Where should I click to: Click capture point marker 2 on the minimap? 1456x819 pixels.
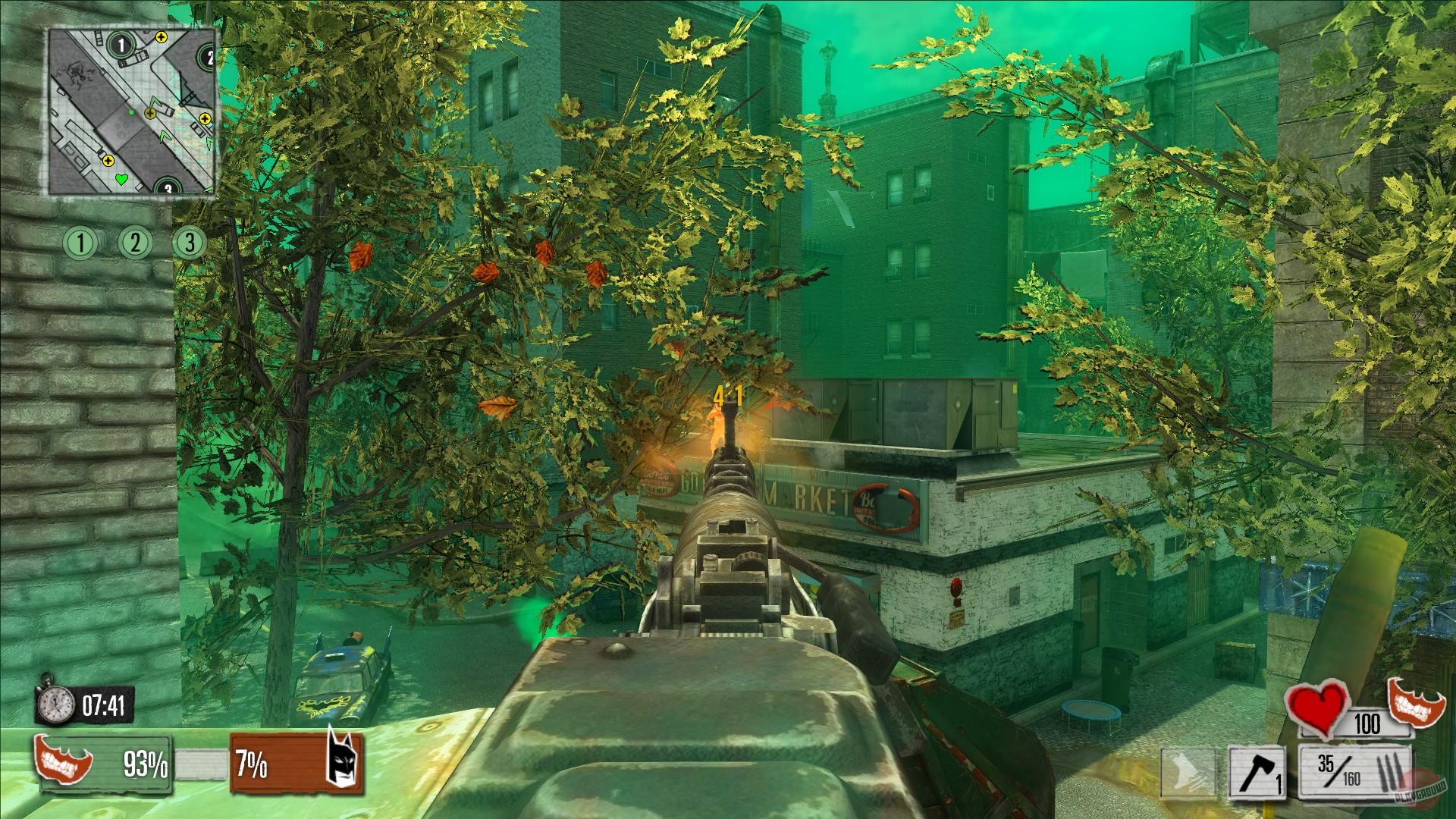209,57
